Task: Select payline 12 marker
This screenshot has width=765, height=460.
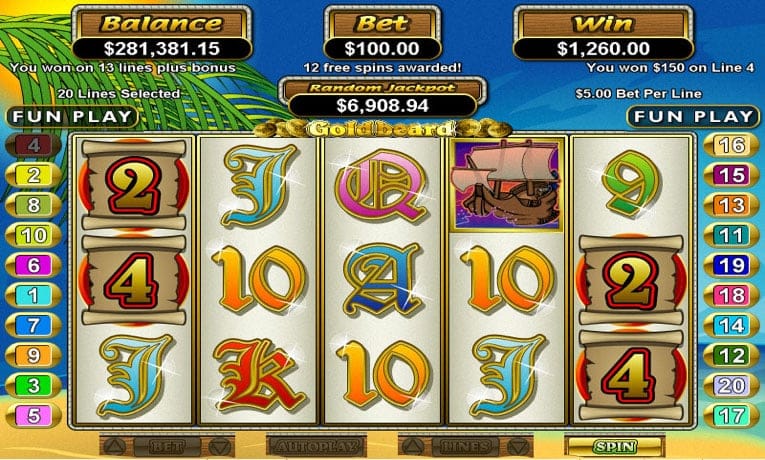Action: [x=732, y=355]
